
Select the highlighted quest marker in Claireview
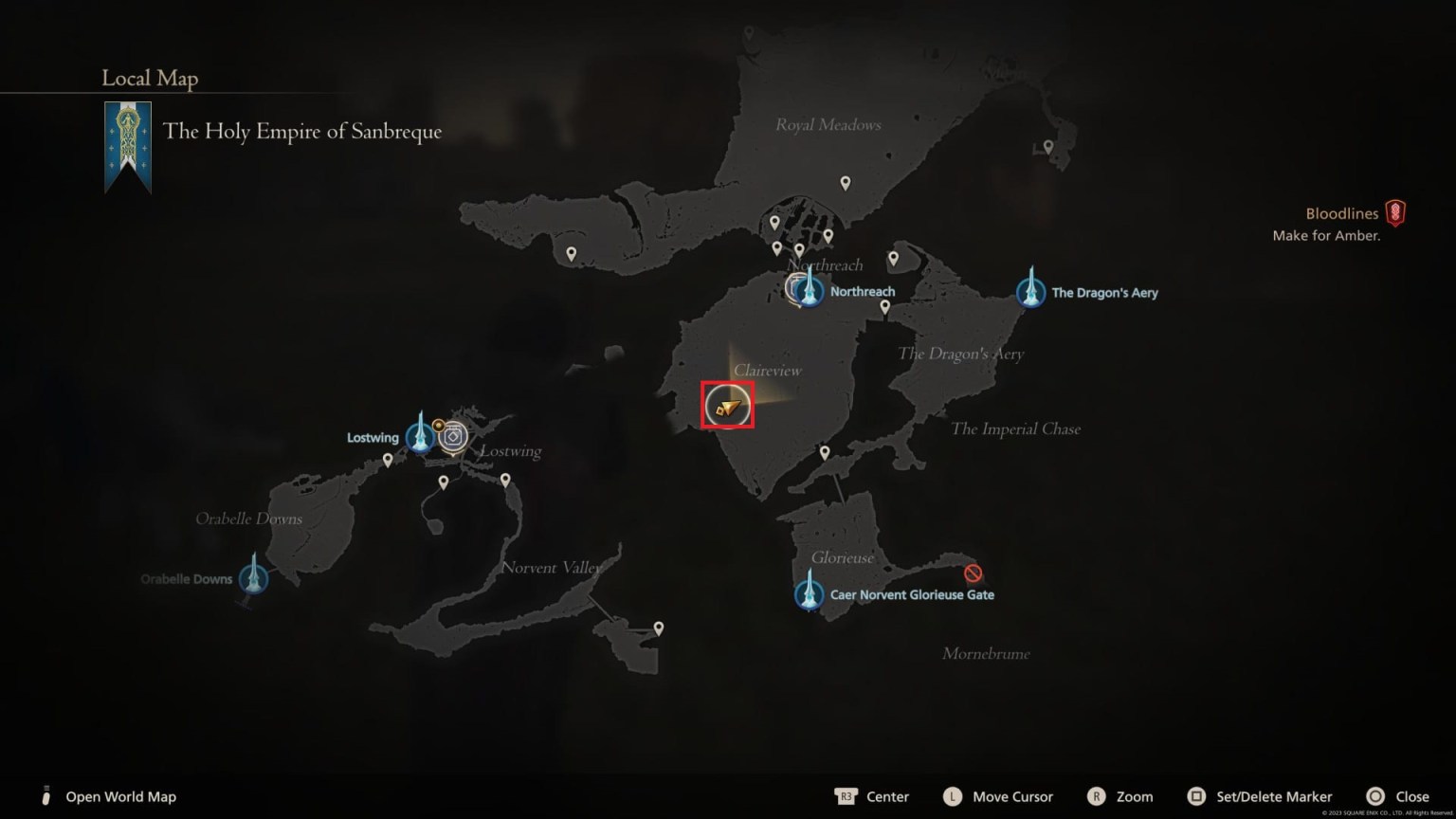coord(726,405)
